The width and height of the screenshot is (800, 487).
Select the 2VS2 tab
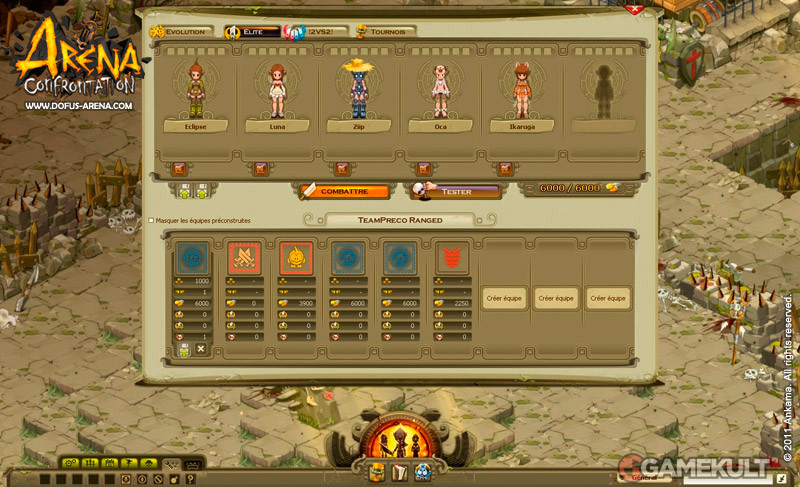tap(311, 32)
